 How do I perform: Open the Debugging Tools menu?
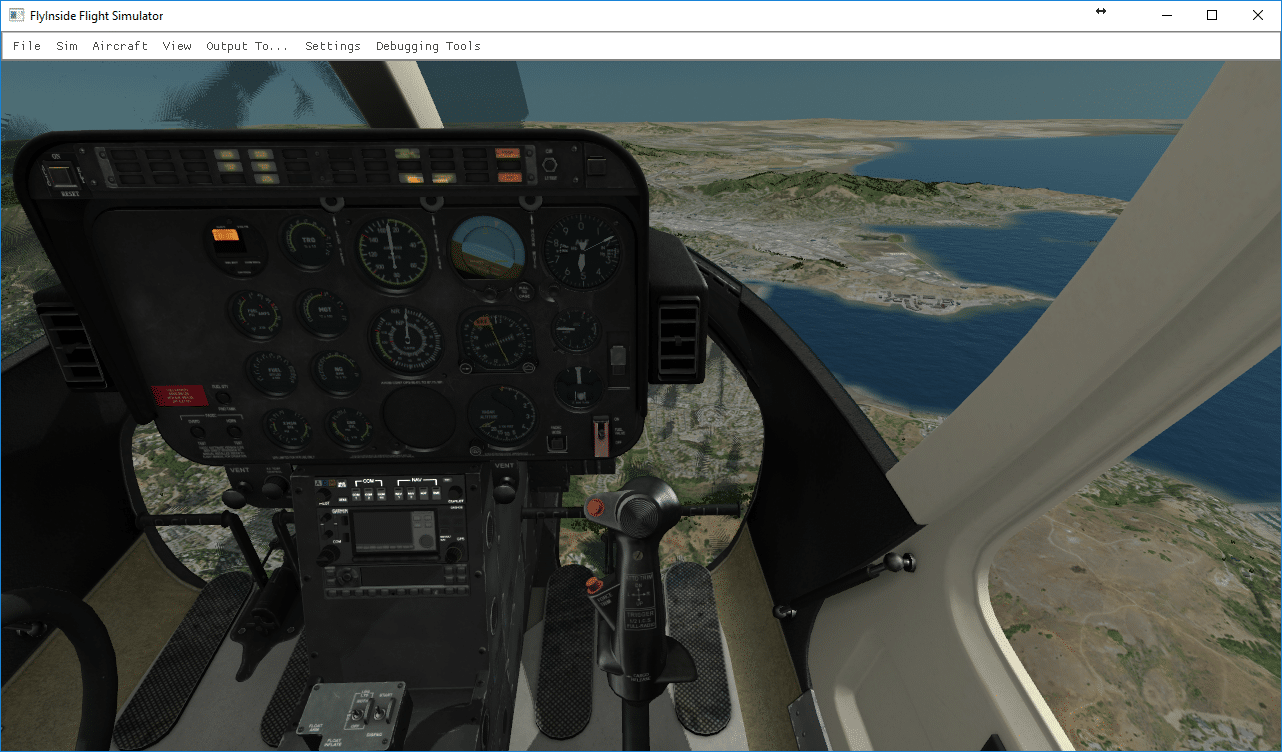coord(428,46)
